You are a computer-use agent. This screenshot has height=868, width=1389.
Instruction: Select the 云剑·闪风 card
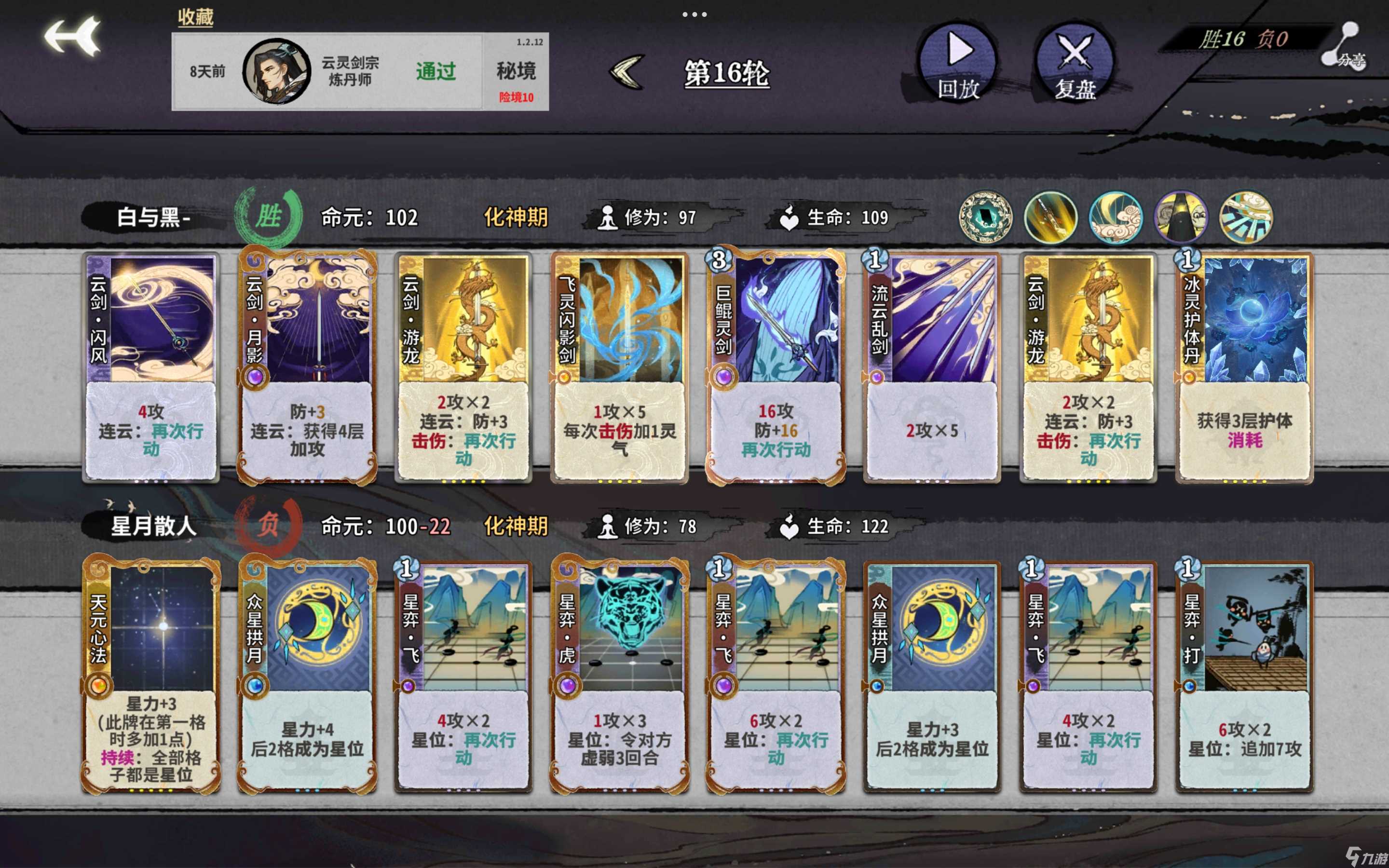point(151,367)
